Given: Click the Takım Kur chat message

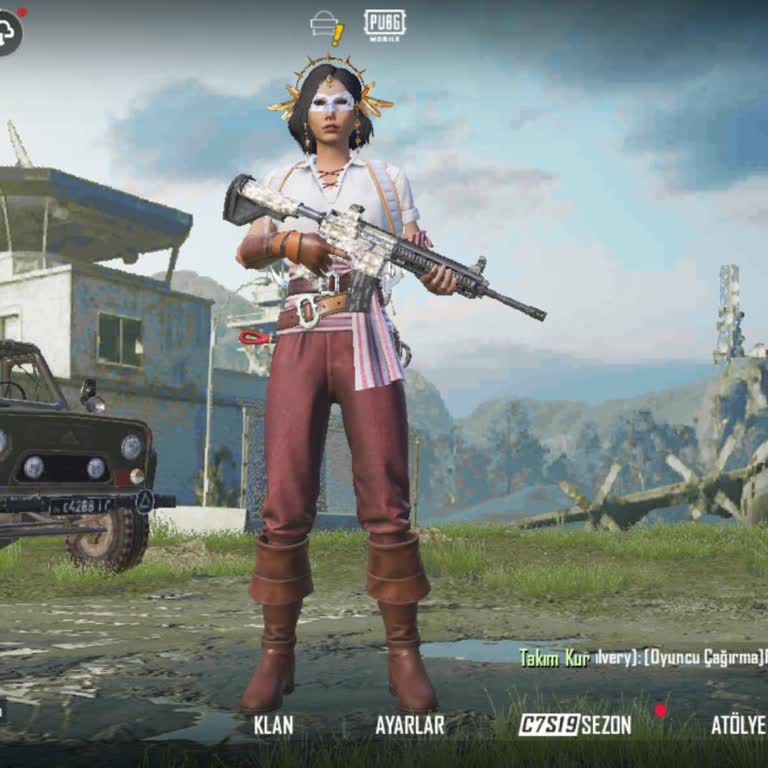Looking at the screenshot, I should pos(640,657).
